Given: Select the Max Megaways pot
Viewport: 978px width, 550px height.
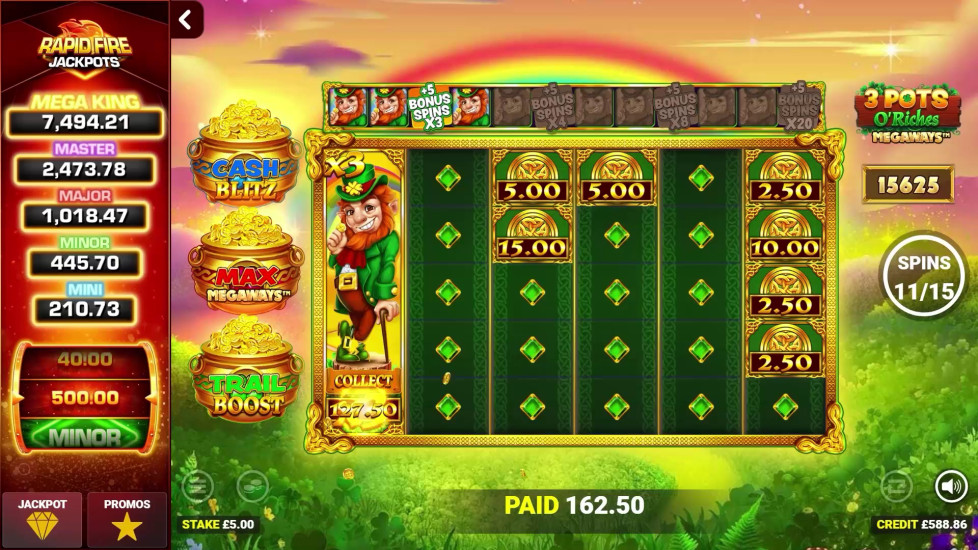Looking at the screenshot, I should (x=244, y=268).
